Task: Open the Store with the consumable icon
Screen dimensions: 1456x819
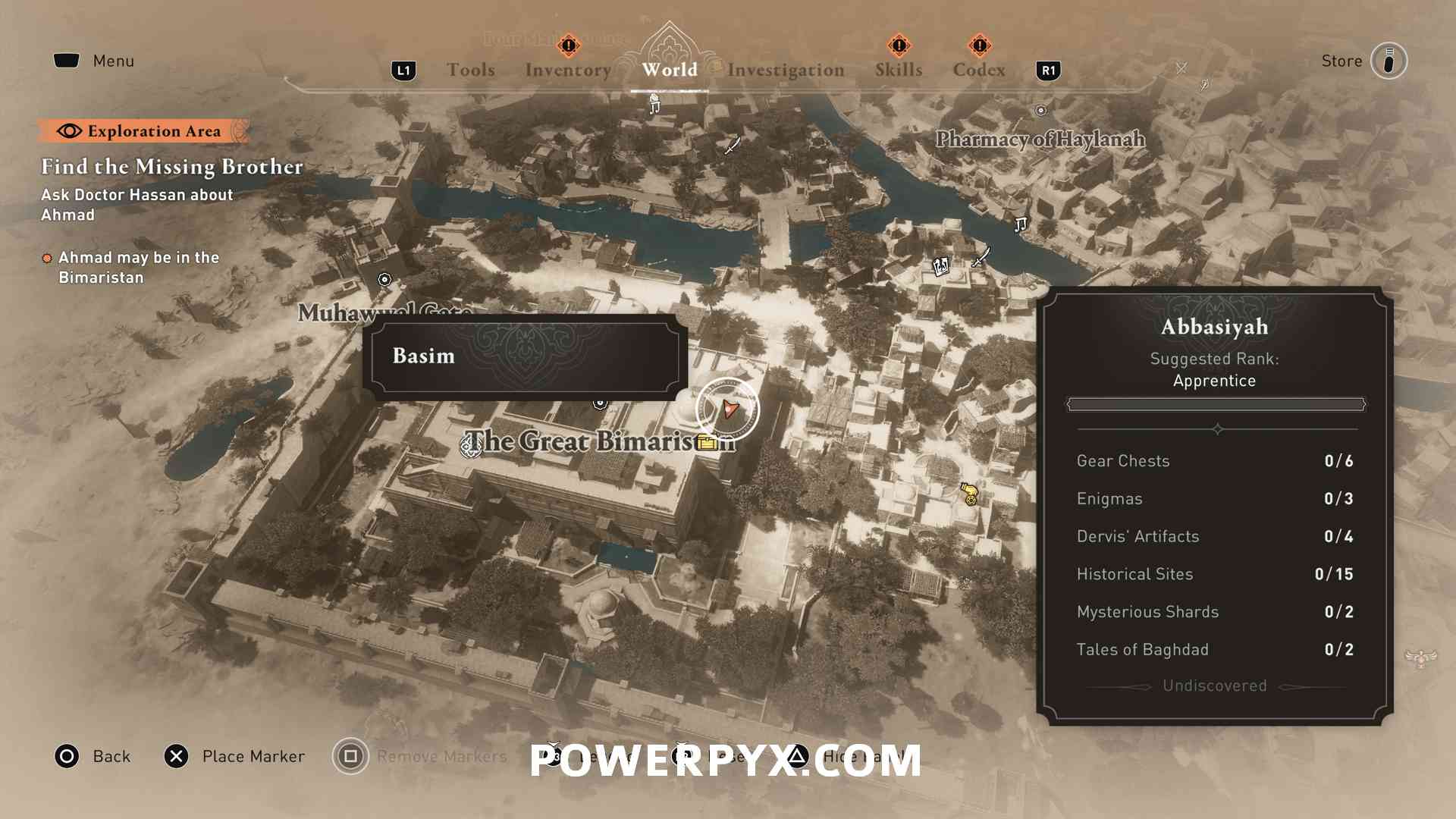Action: point(1389,61)
